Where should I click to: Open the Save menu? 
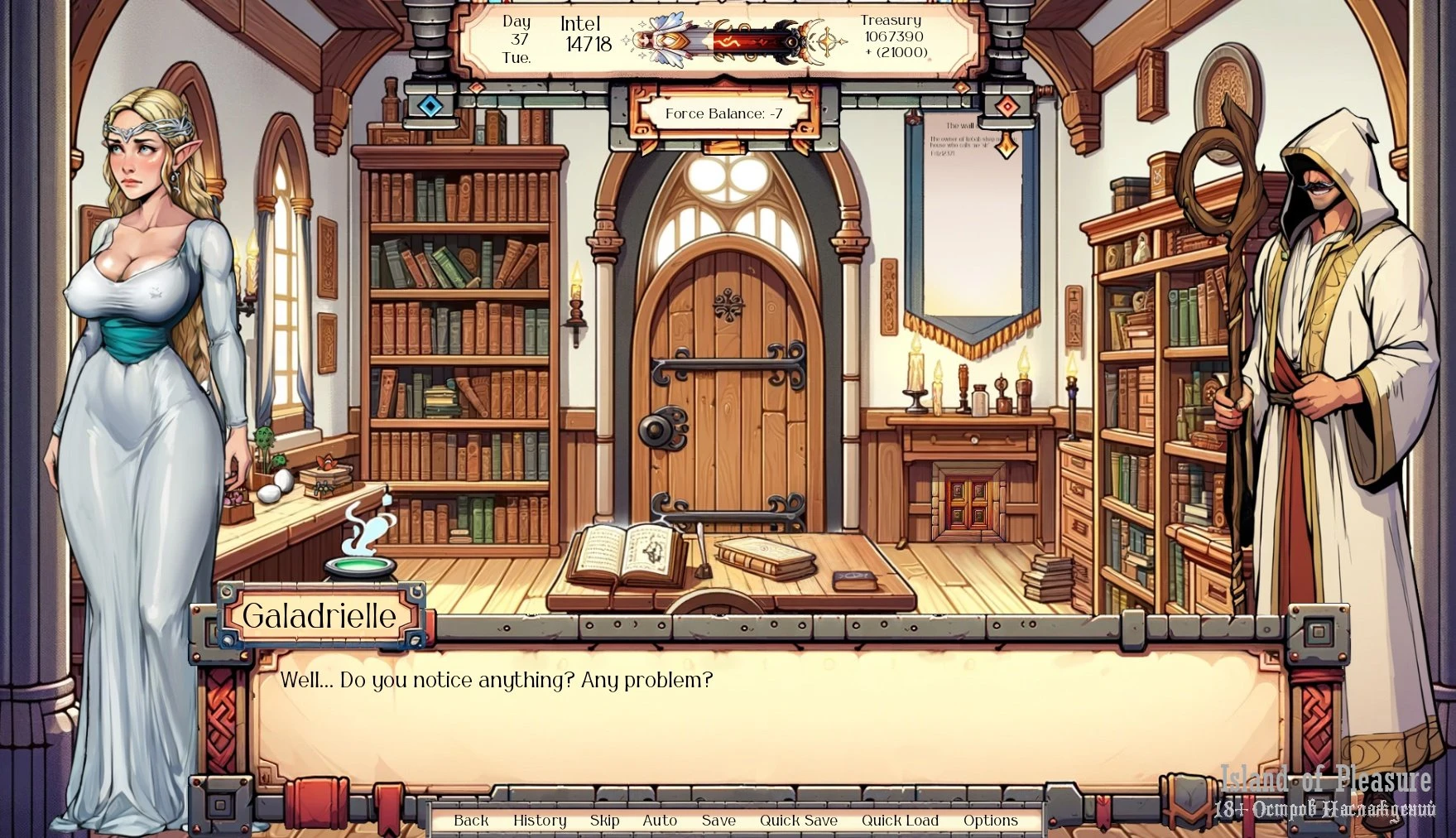point(718,820)
